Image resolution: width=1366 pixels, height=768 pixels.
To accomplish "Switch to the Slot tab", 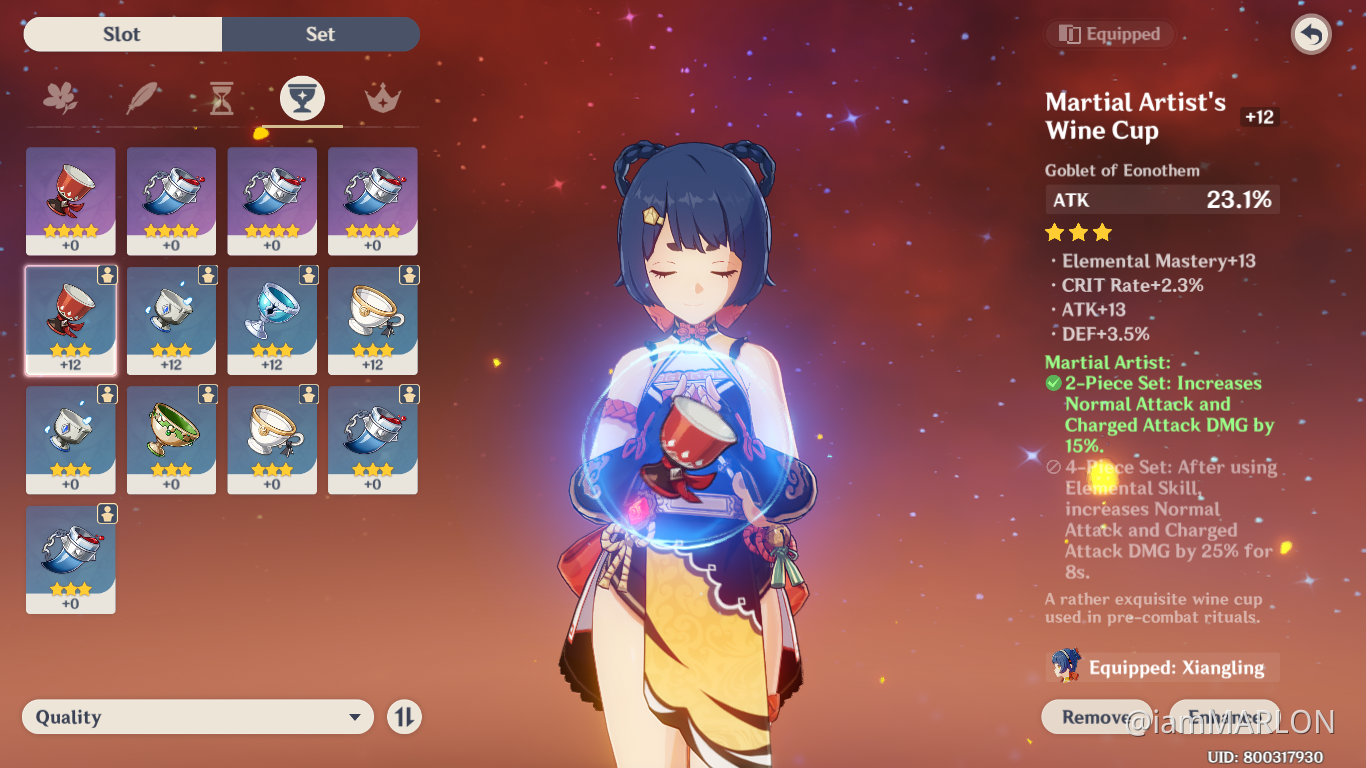I will [122, 34].
